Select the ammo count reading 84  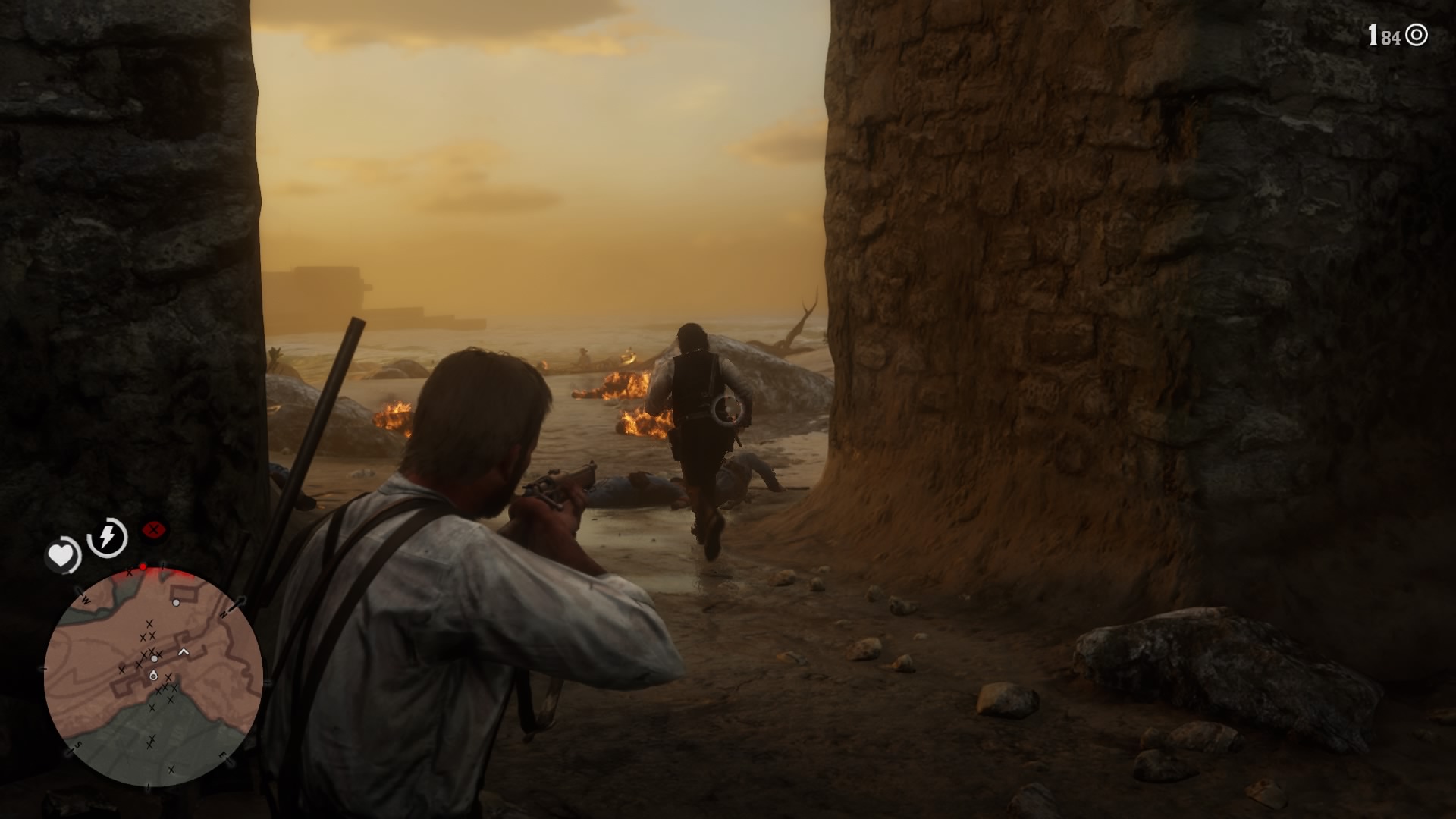tap(1391, 37)
